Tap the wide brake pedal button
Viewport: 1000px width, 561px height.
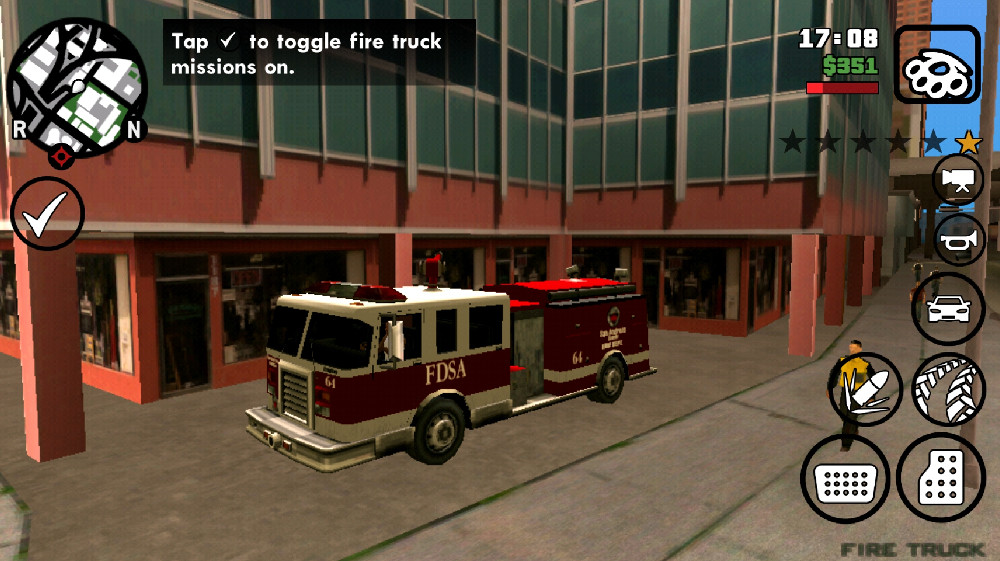pyautogui.click(x=845, y=479)
